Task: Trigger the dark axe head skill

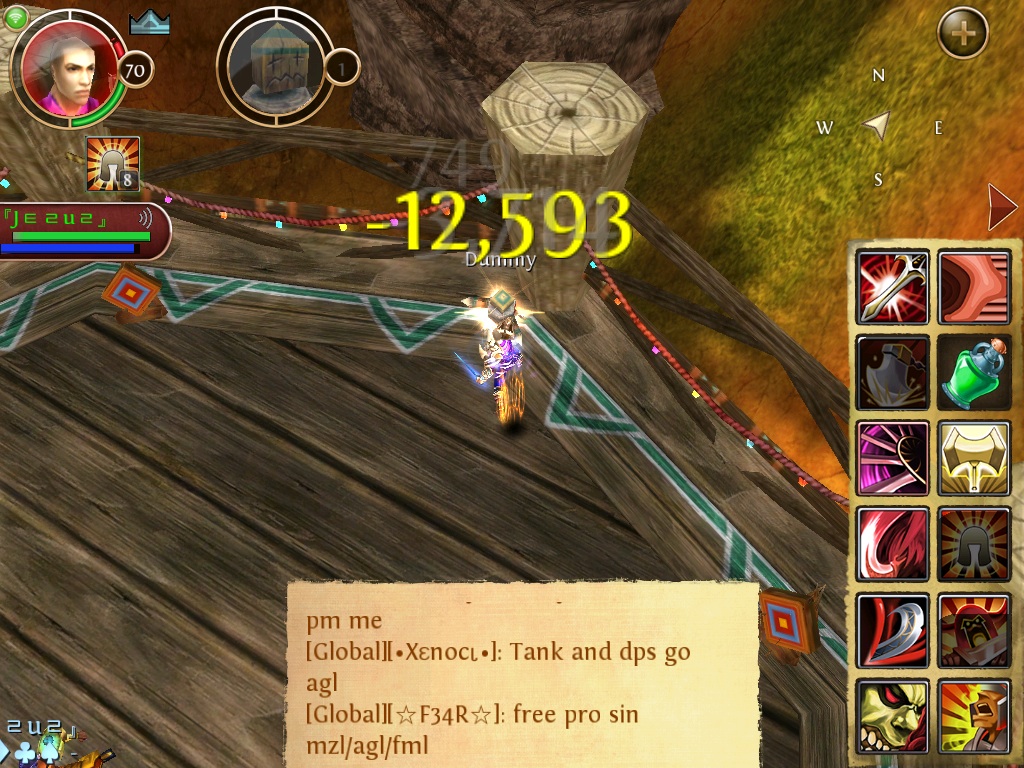Action: pyautogui.click(x=892, y=374)
